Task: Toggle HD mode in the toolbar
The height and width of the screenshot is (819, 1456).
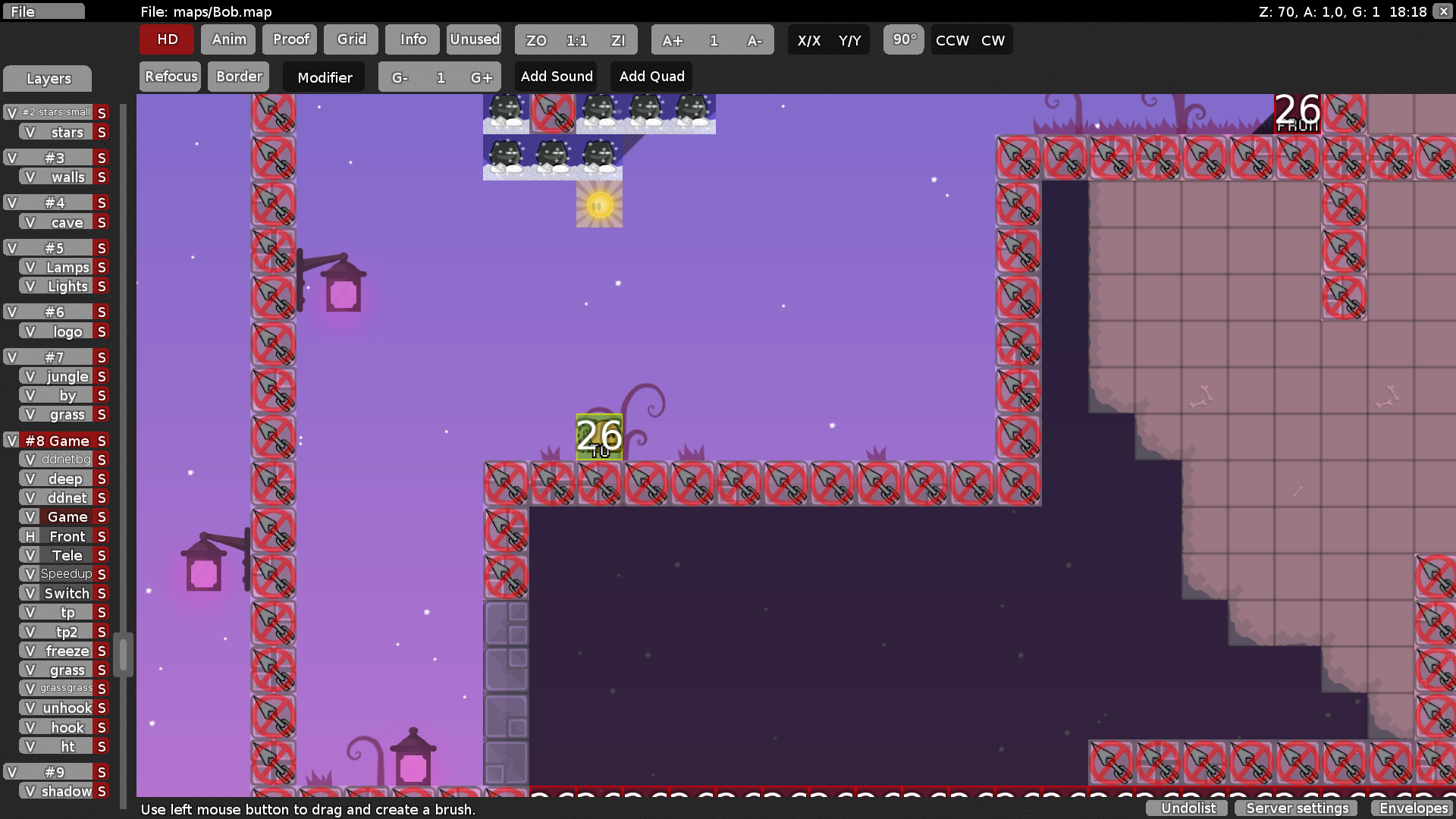Action: tap(165, 39)
